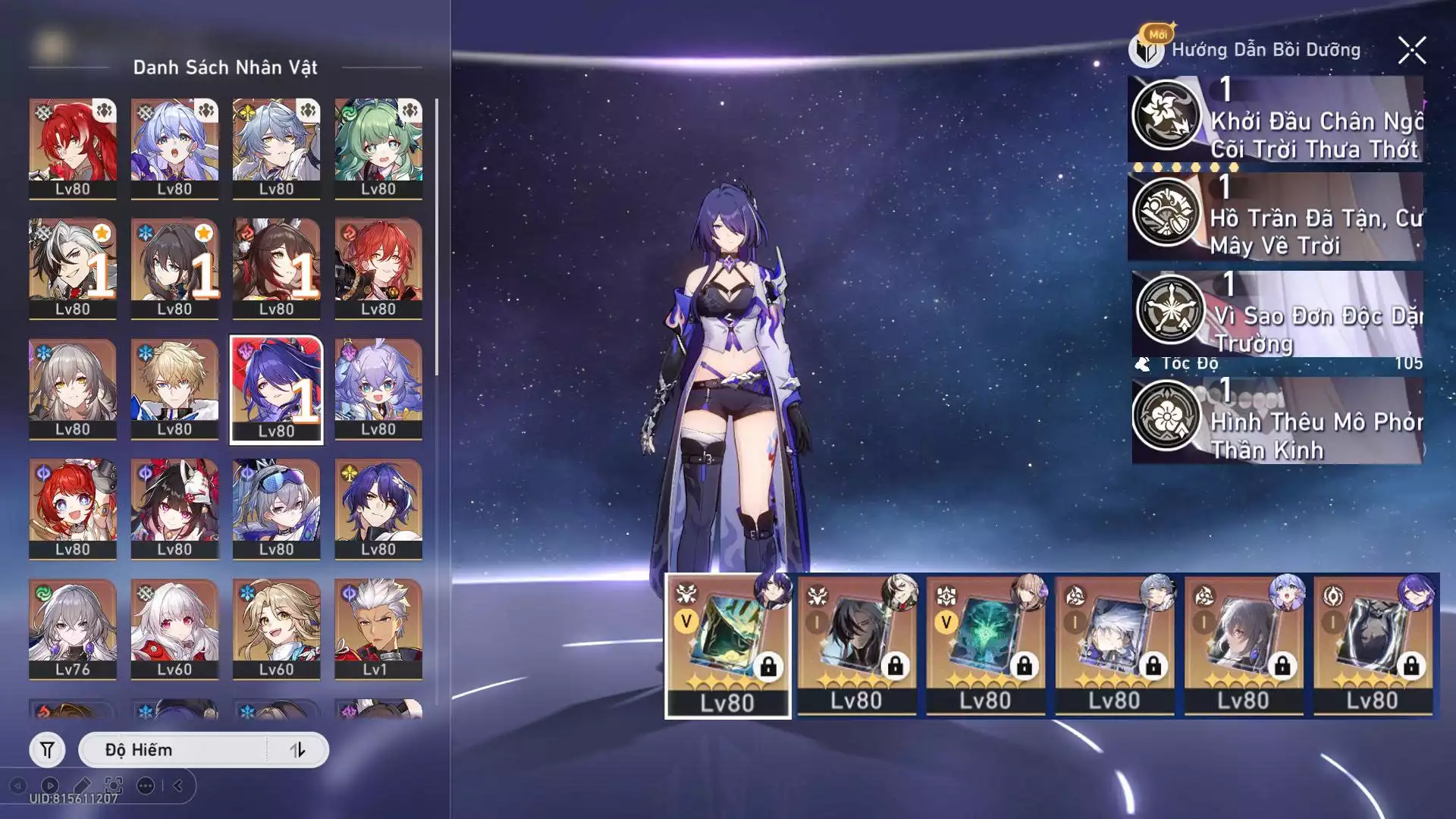Open the Độ Hiếm sort dropdown
This screenshot has height=819, width=1456.
(x=173, y=750)
